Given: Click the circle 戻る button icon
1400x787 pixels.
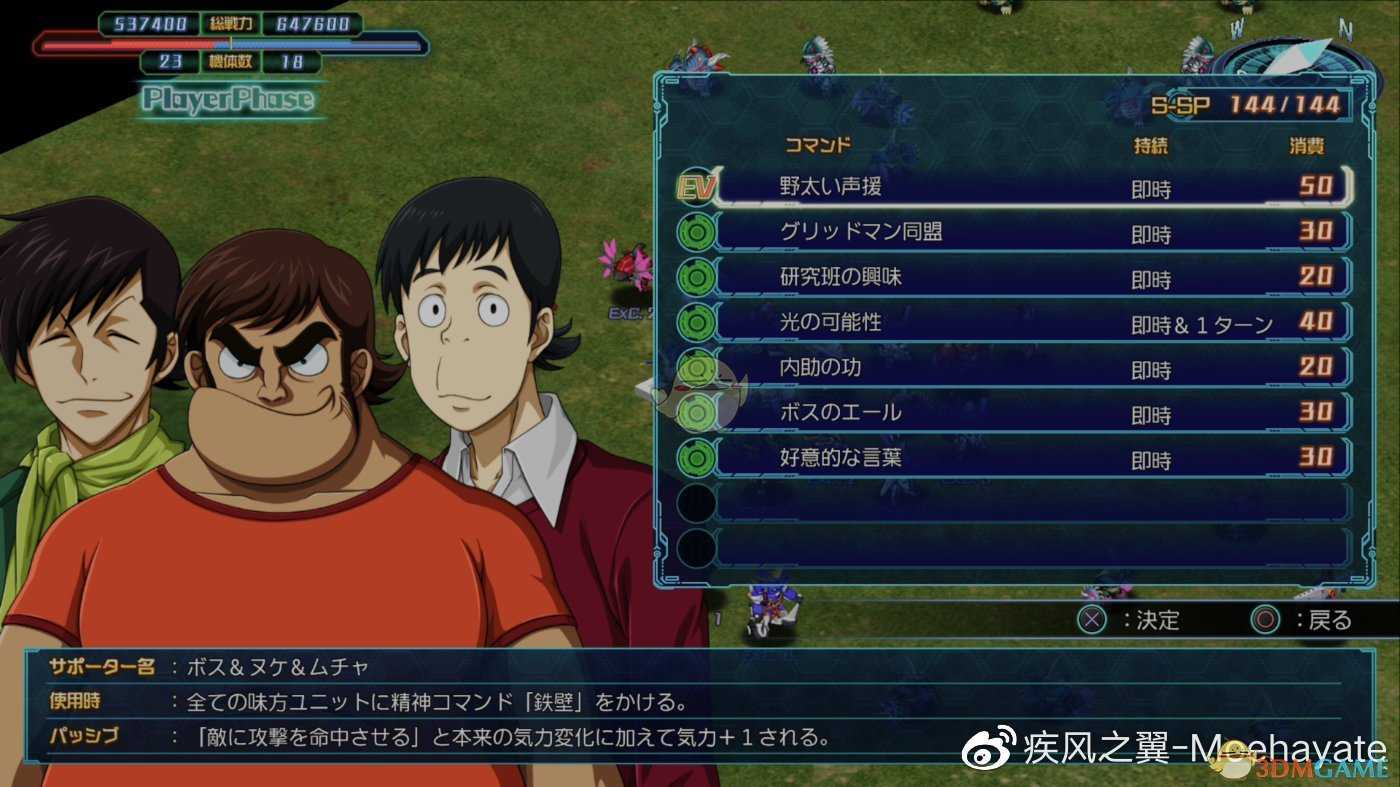Looking at the screenshot, I should coord(1265,620).
